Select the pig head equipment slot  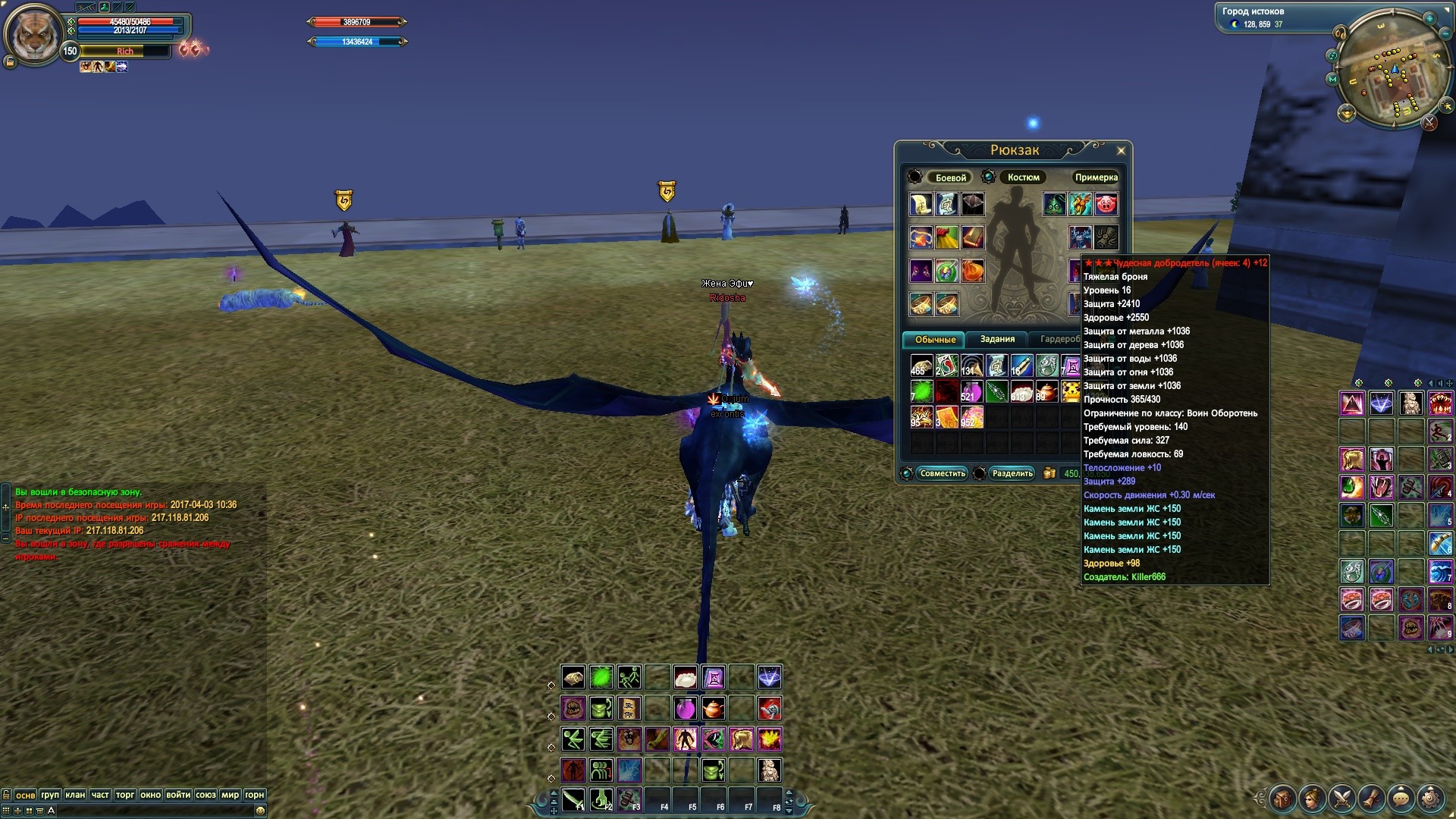1106,204
